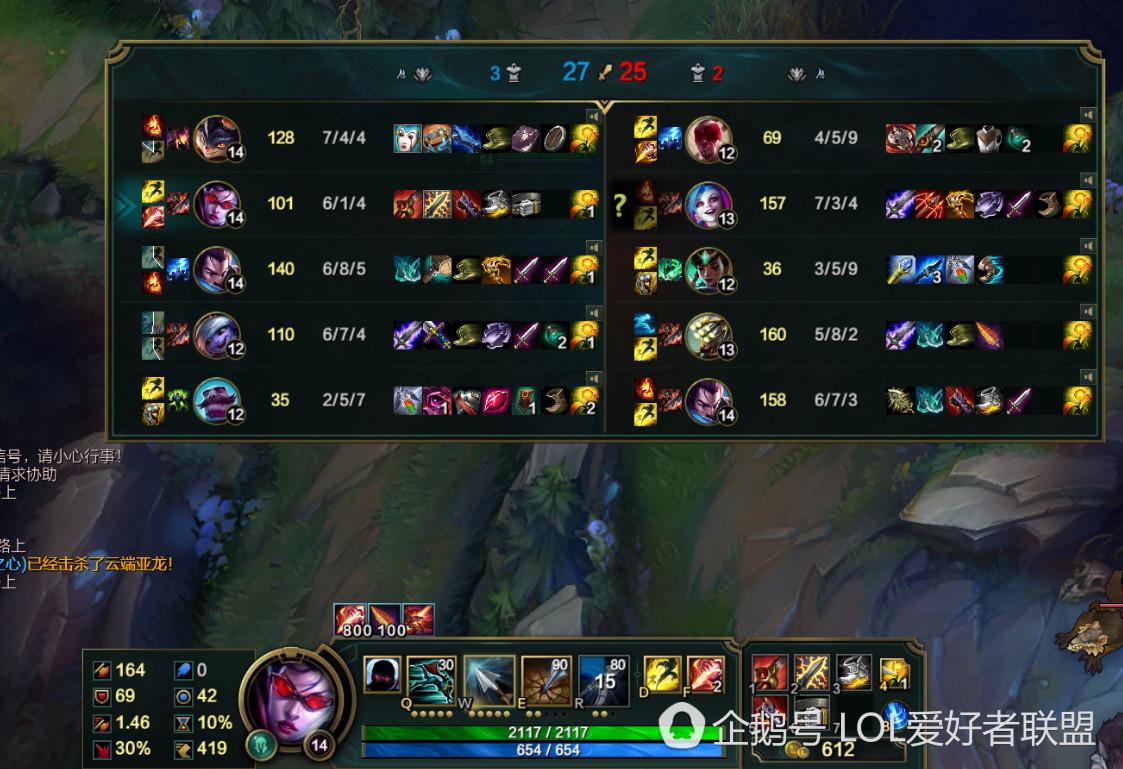Trigger the red summoner spell on F
Viewport: 1123px width, 769px height.
[704, 675]
